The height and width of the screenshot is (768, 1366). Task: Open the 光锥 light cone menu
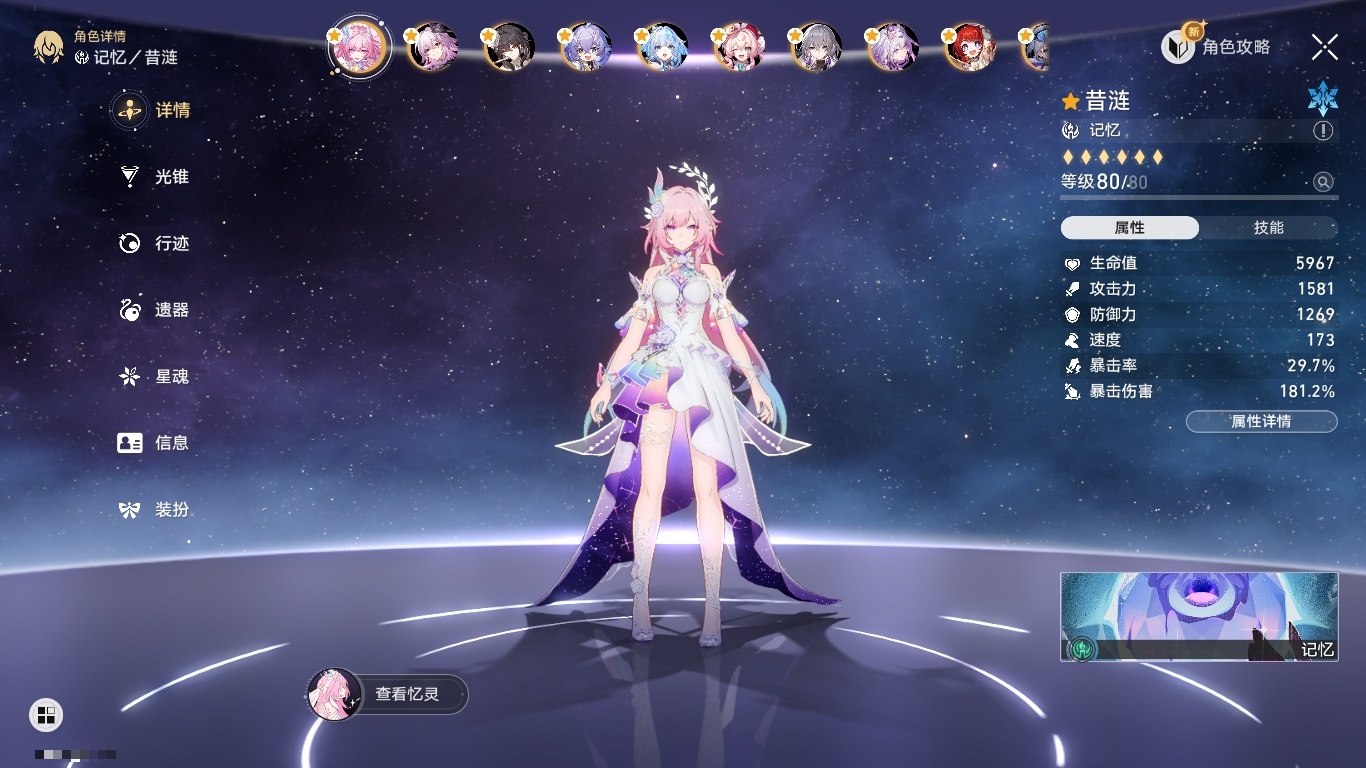(x=153, y=177)
